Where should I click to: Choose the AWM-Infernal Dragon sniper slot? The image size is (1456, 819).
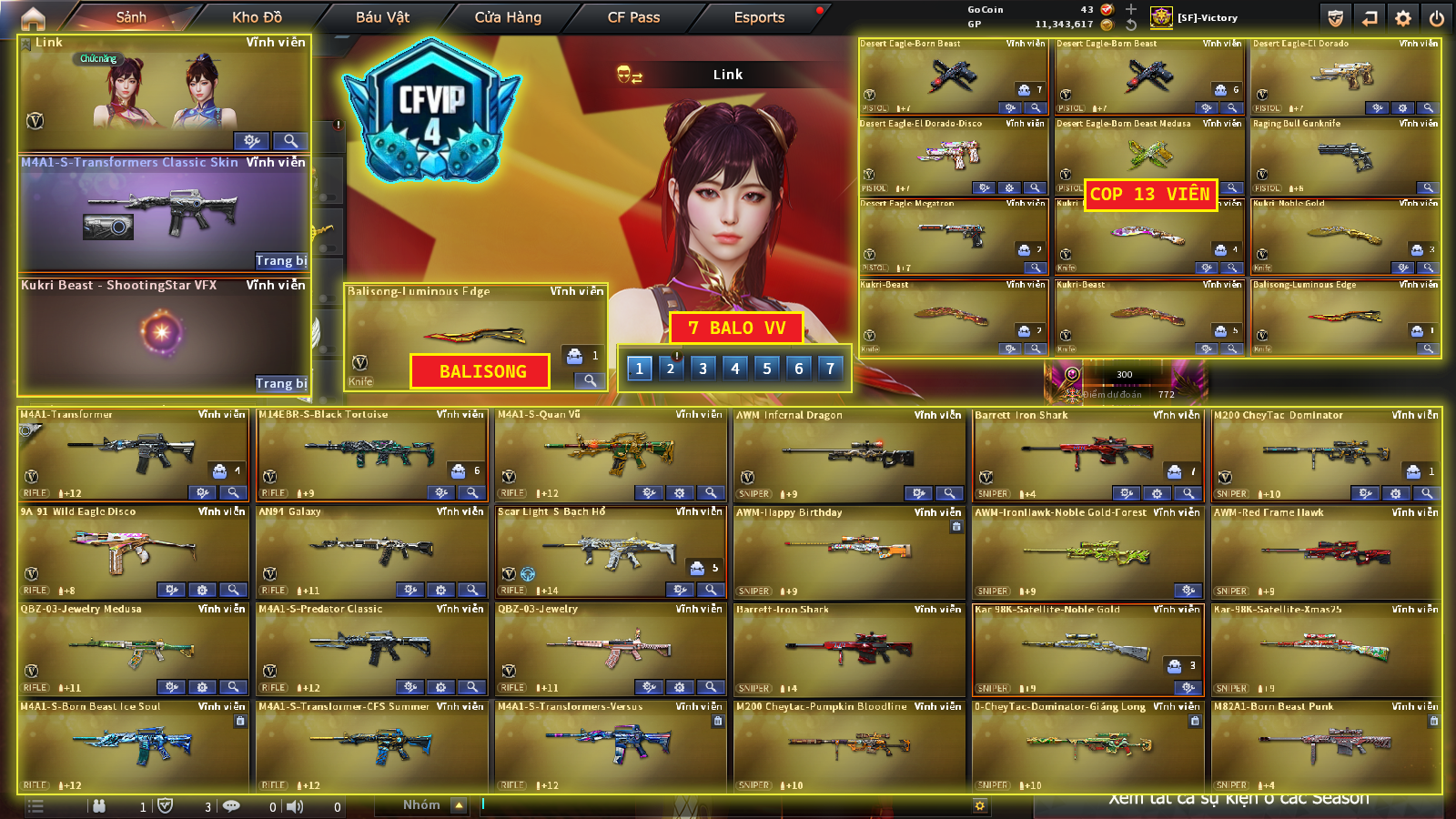coord(849,453)
